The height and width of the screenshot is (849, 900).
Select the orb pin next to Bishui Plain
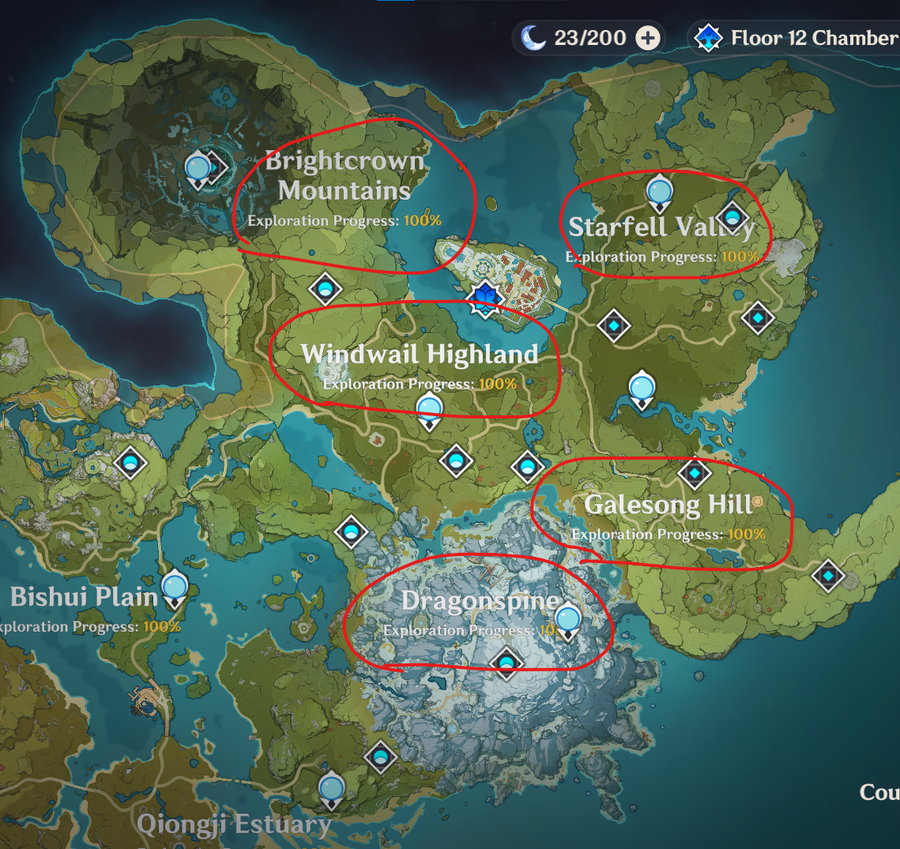pos(175,586)
